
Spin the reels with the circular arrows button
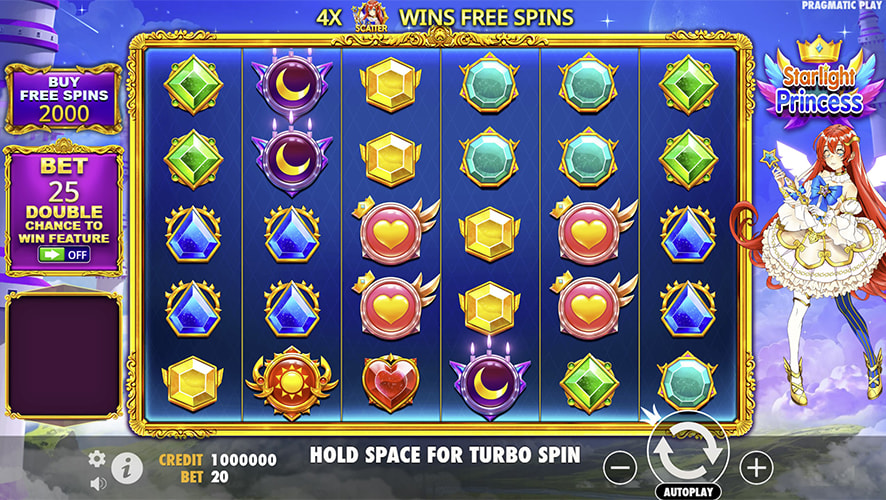(x=689, y=452)
